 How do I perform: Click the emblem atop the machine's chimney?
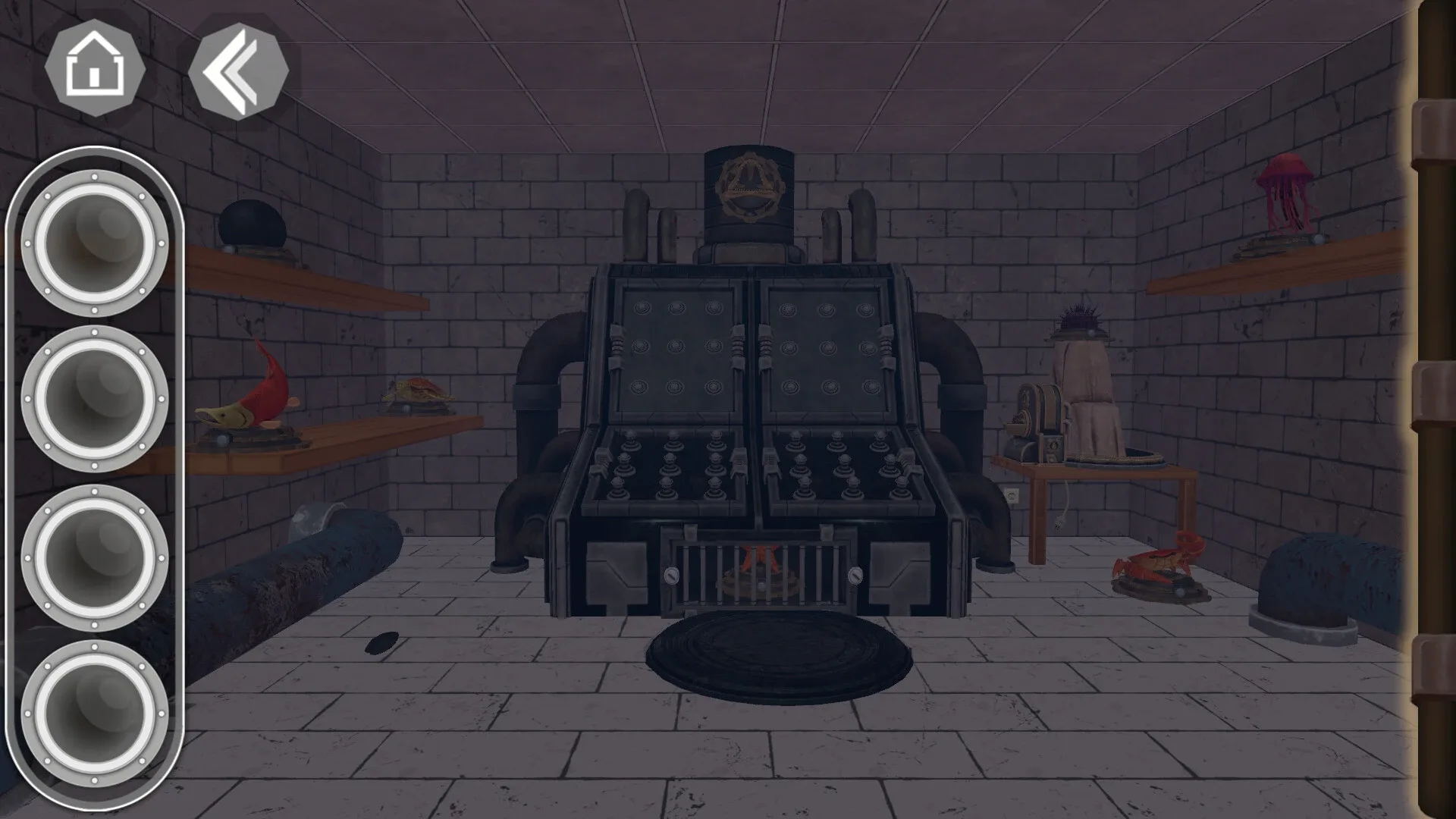[751, 186]
